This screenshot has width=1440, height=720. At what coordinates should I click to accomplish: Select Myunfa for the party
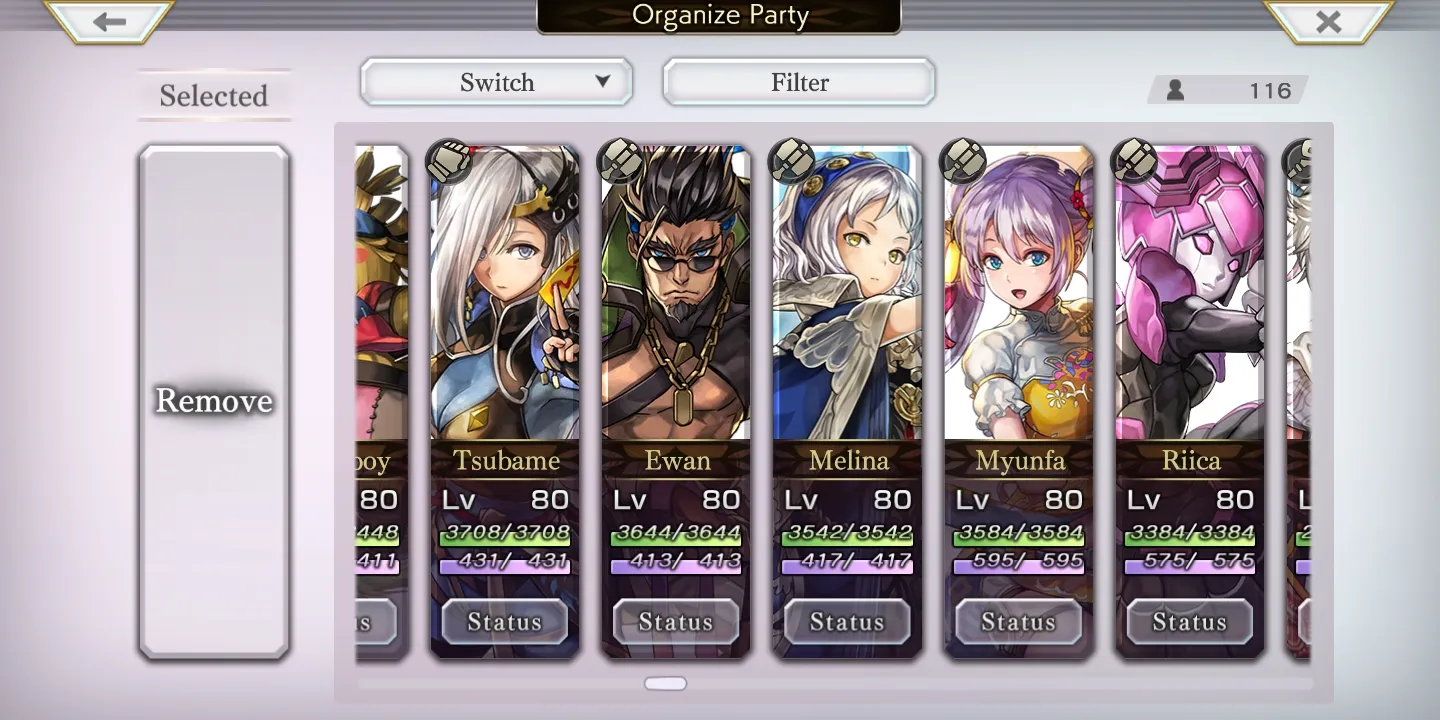coord(1018,300)
